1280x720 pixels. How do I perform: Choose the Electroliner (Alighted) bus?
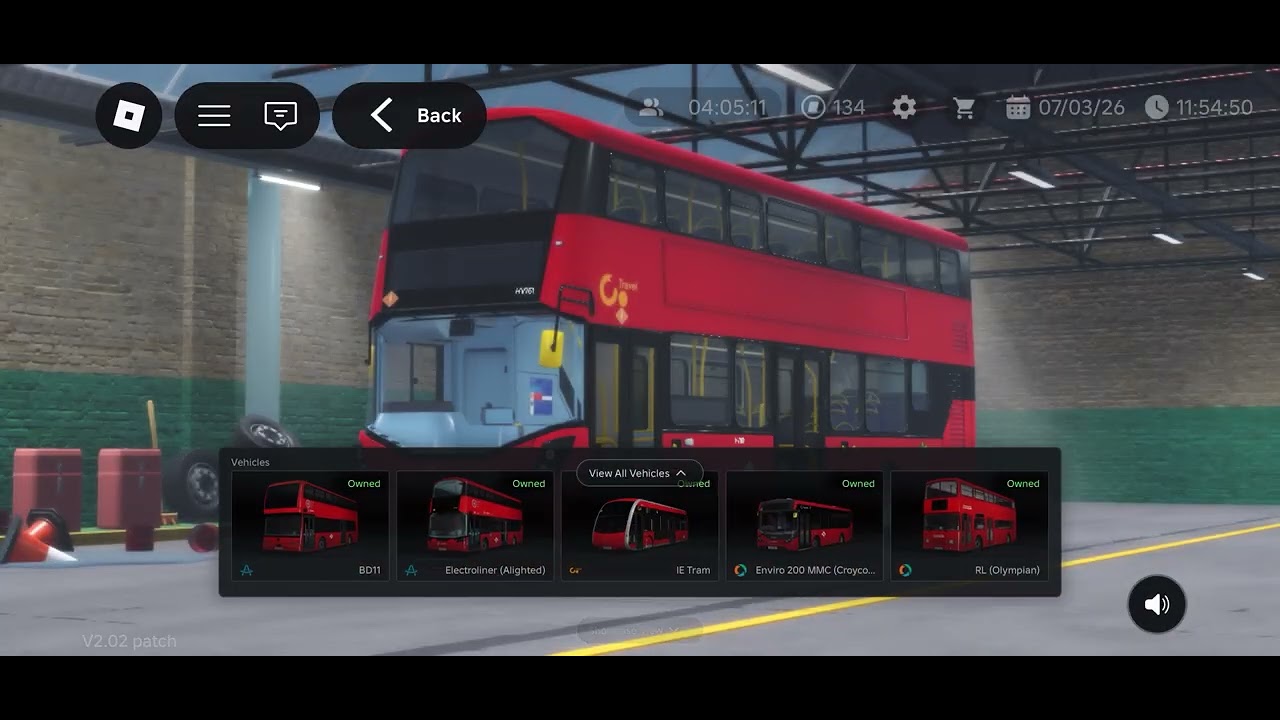475,527
